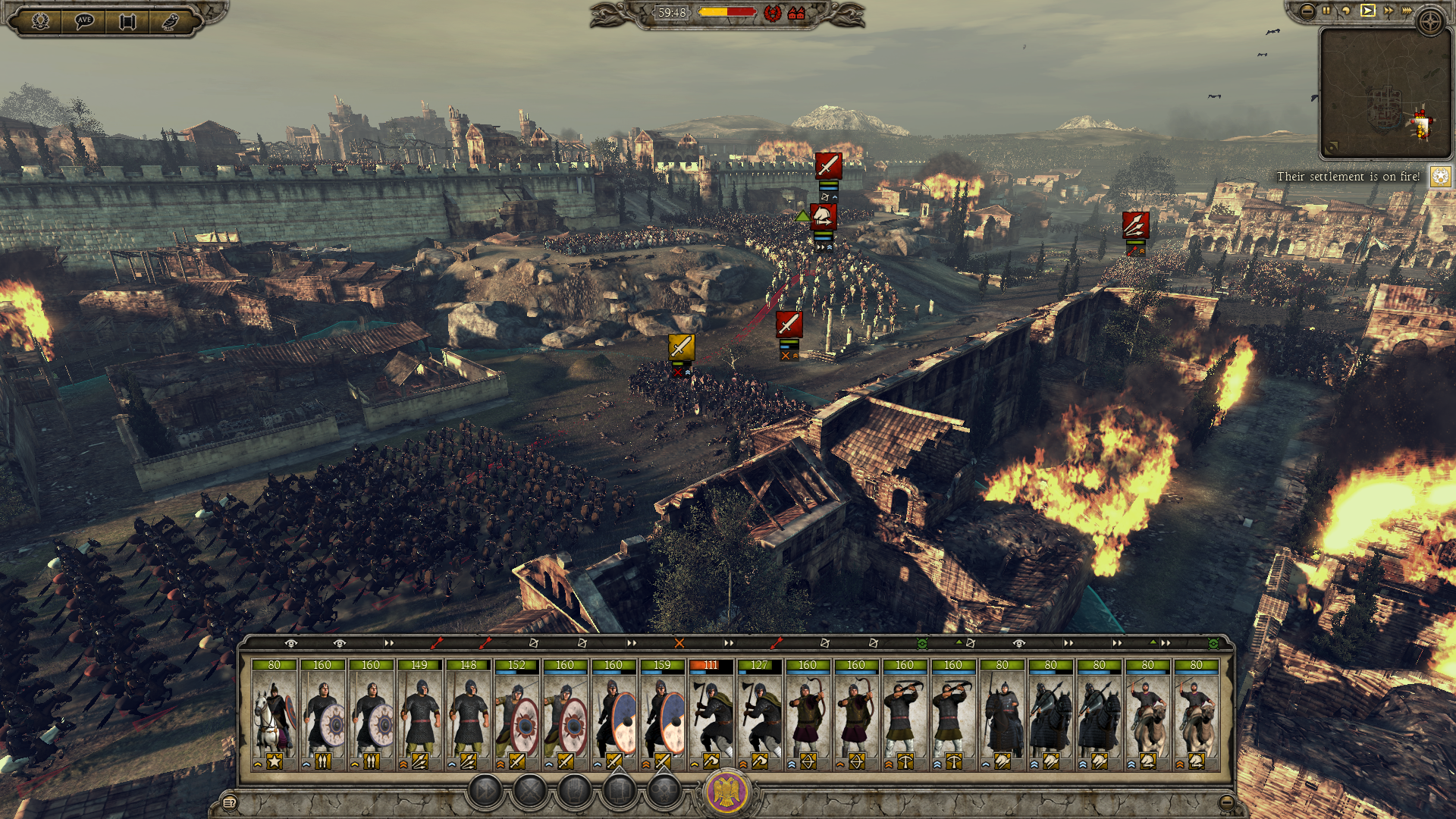Set battle to slow motion speed
Screen dimensions: 1456x819
(x=1346, y=11)
